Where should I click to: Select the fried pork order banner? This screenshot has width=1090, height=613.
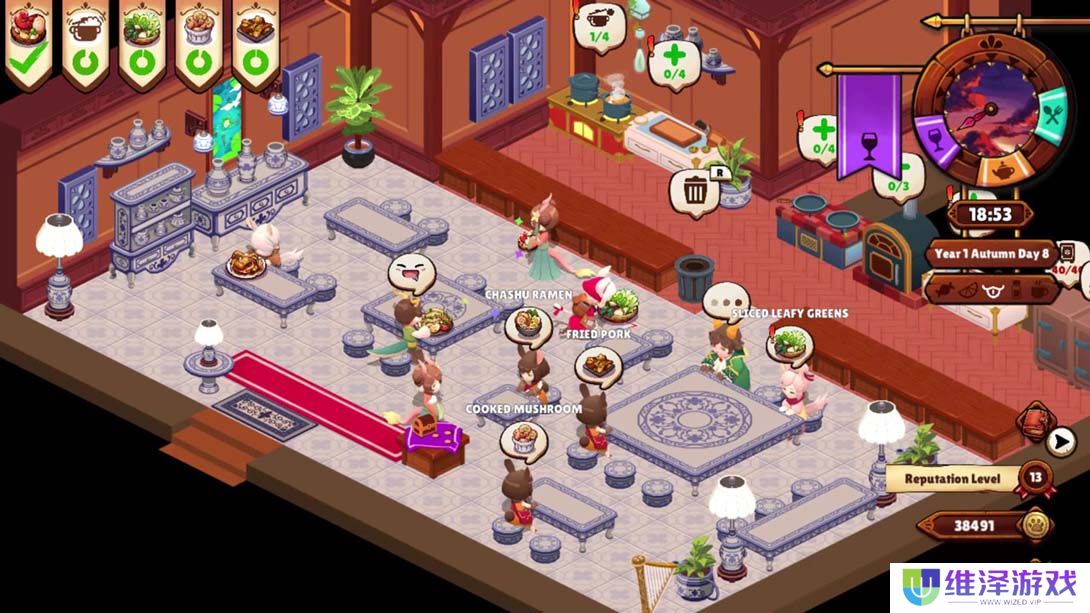point(256,43)
